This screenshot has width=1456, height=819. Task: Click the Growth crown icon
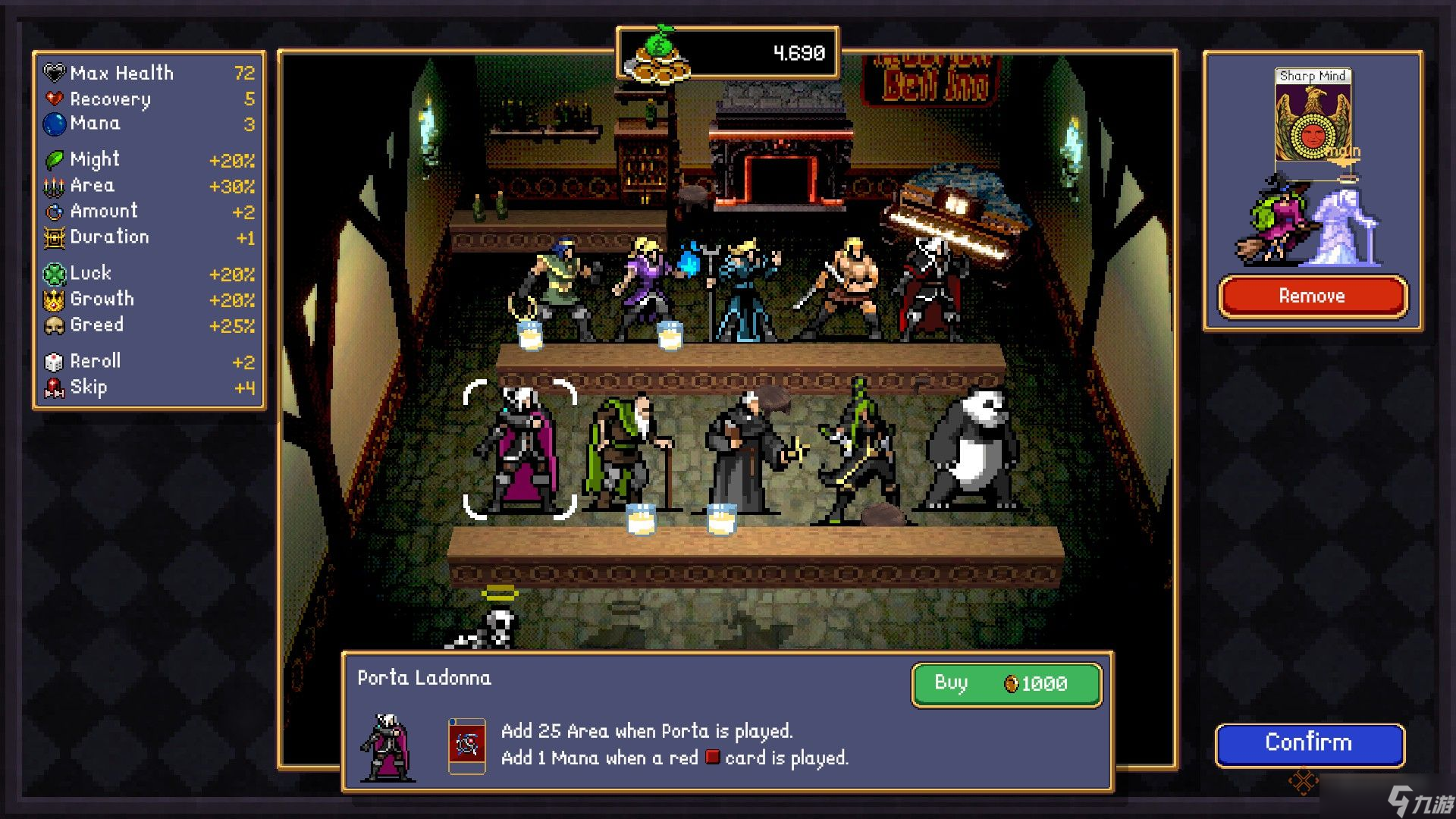(53, 300)
